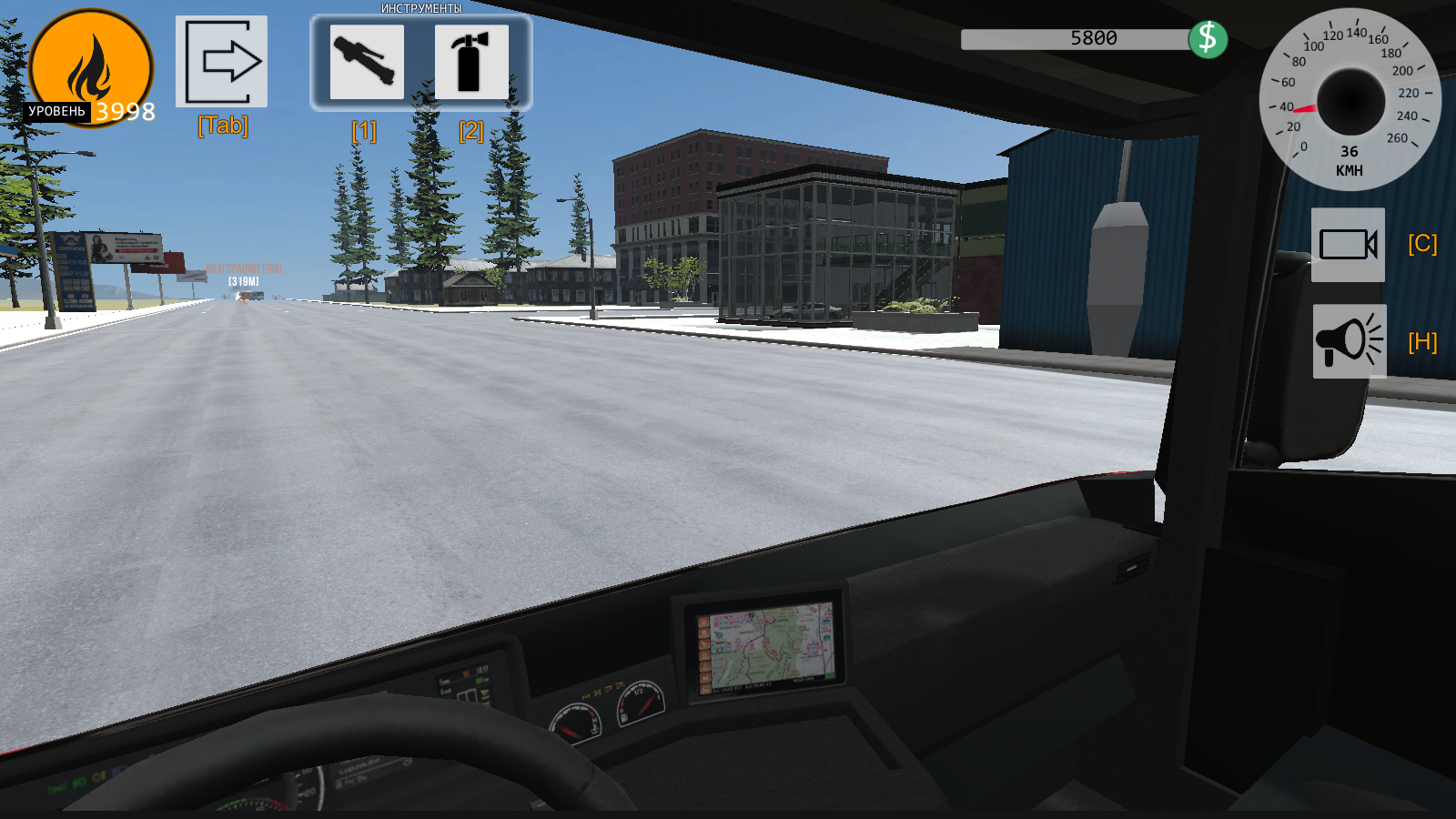Viewport: 1456px width, 819px height.
Task: Select the bottom orange icon on GPS panel
Action: pos(704,689)
